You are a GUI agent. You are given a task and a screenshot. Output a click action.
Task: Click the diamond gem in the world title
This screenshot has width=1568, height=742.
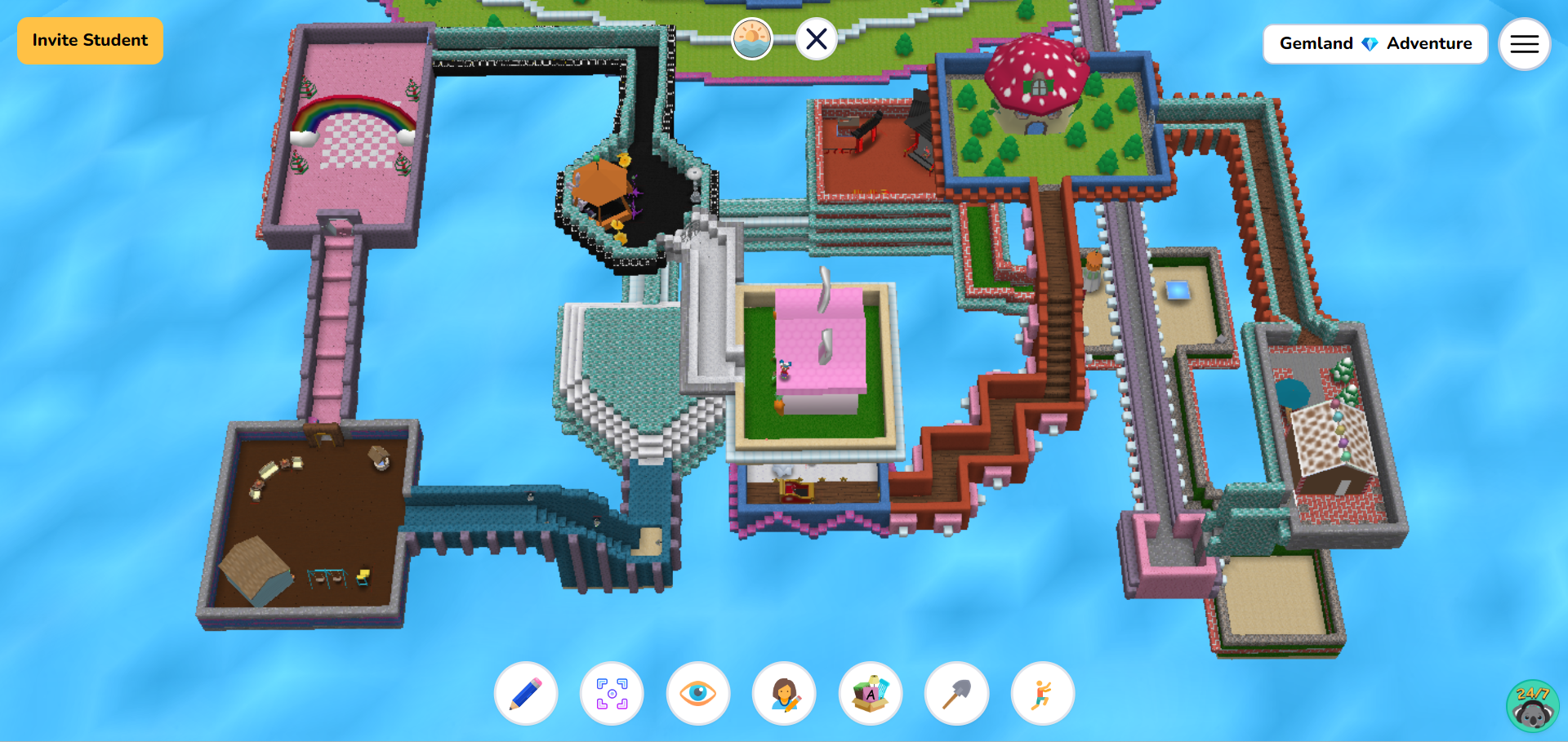coord(1369,44)
